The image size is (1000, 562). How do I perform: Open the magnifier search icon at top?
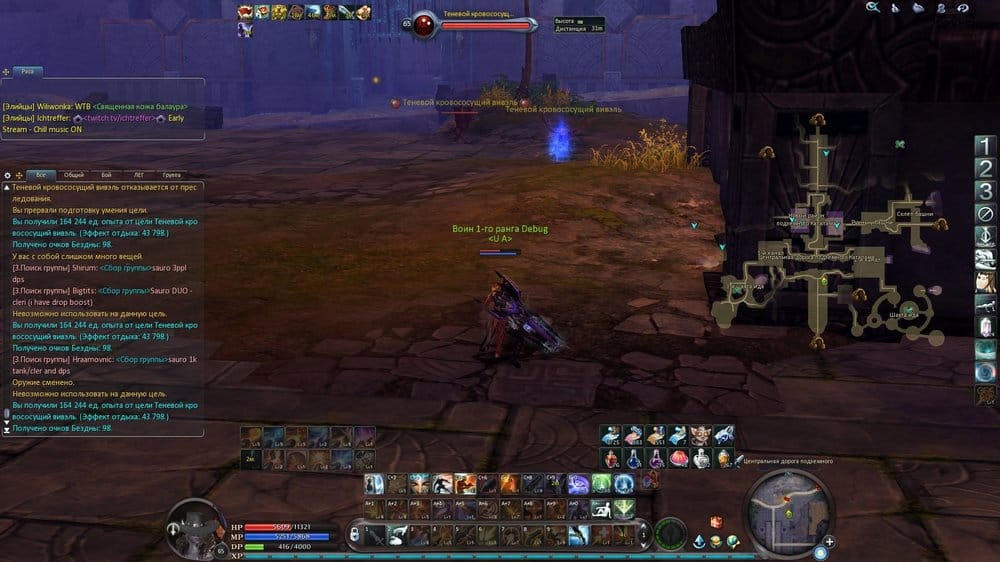tap(873, 7)
